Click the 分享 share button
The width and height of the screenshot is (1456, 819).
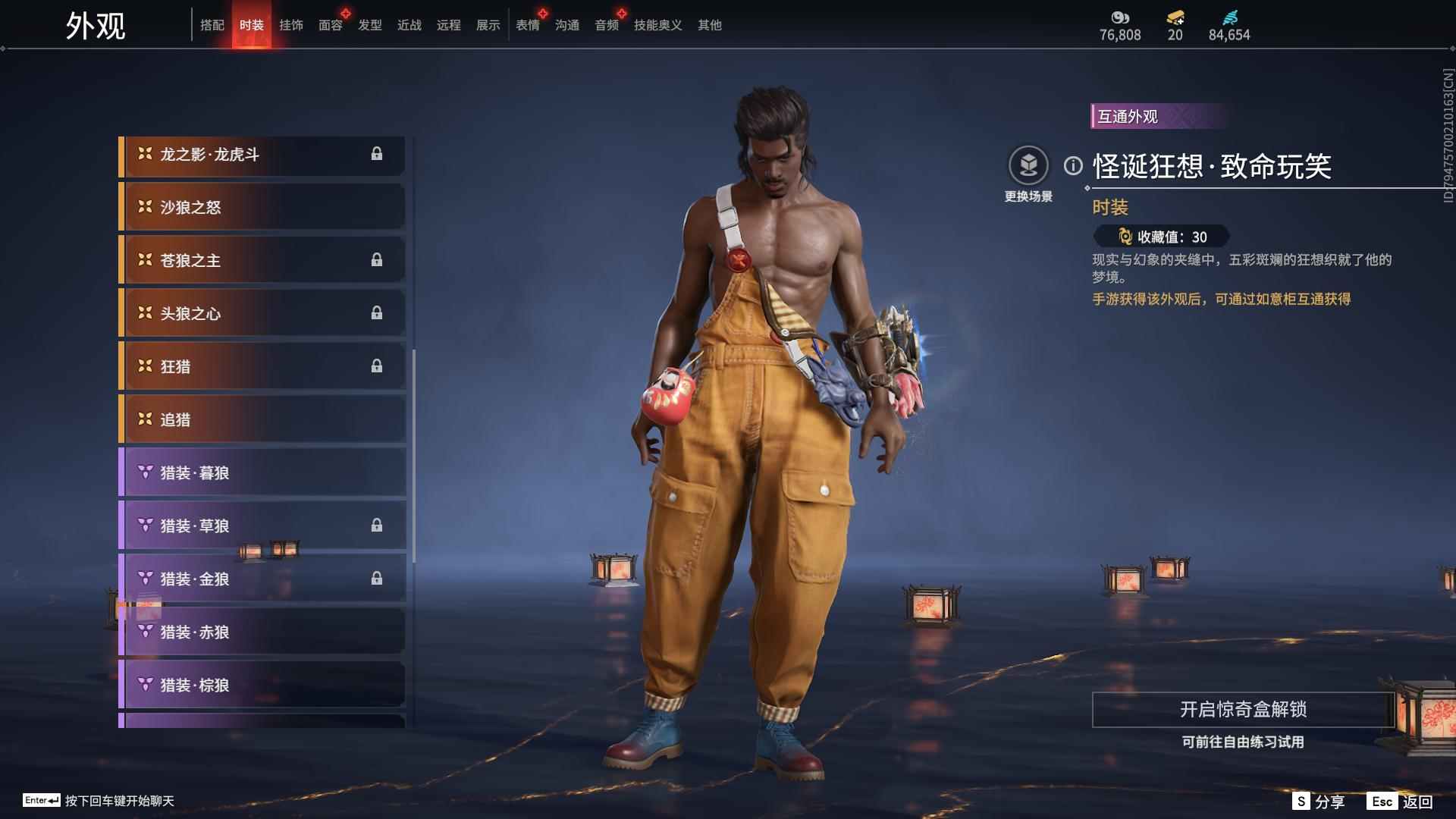click(x=1319, y=802)
